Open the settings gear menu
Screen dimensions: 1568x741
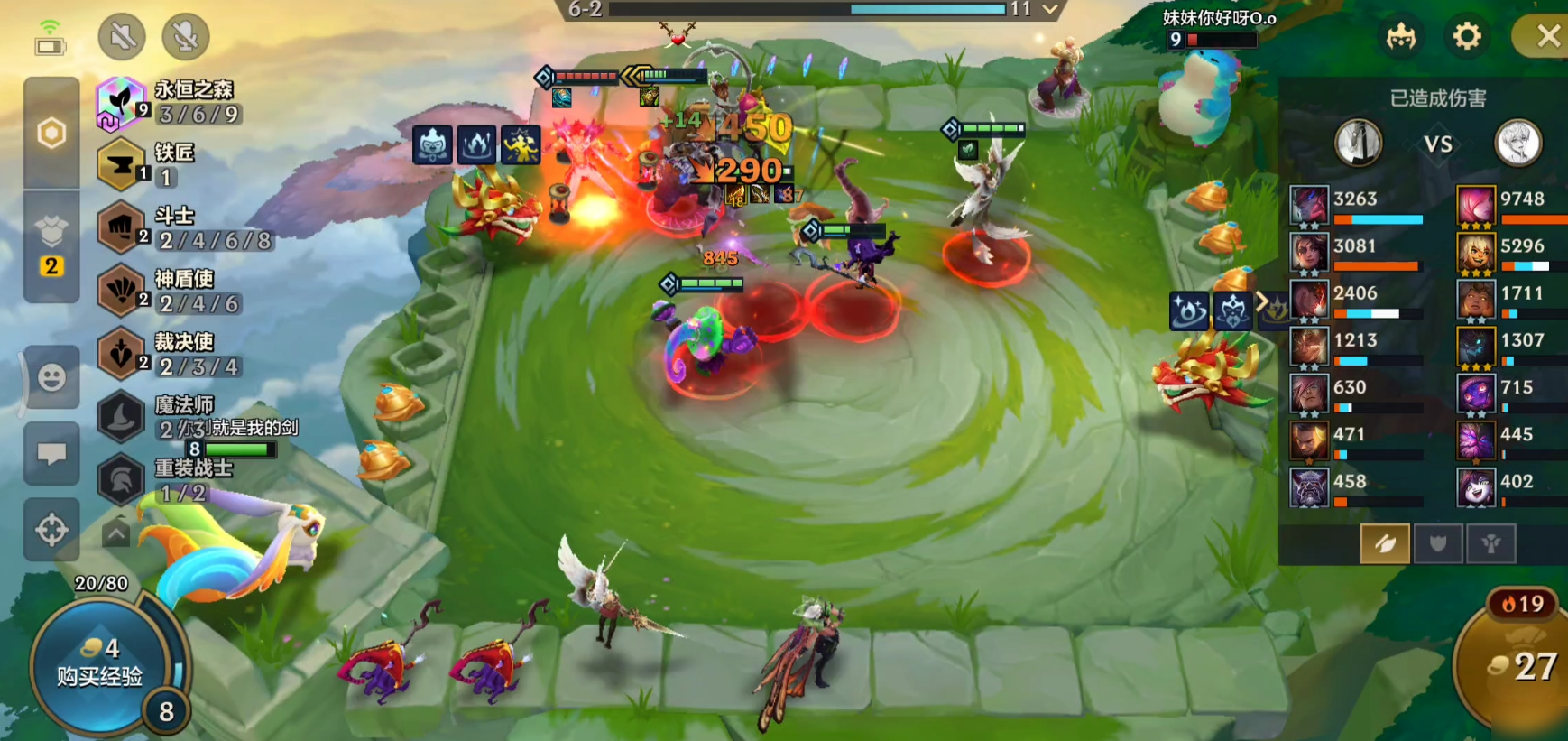pos(1467,36)
